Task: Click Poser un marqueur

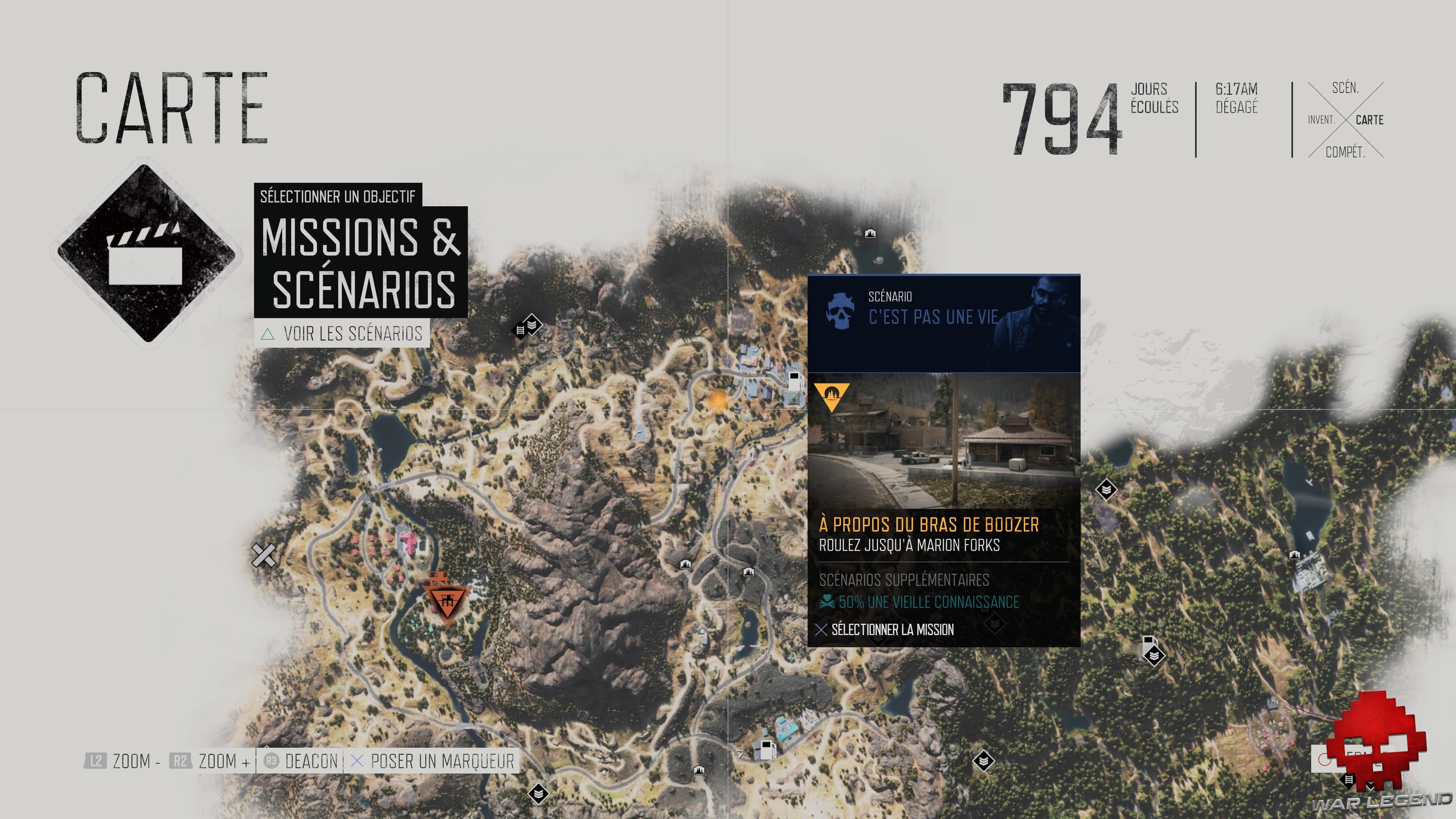Action: (x=433, y=761)
